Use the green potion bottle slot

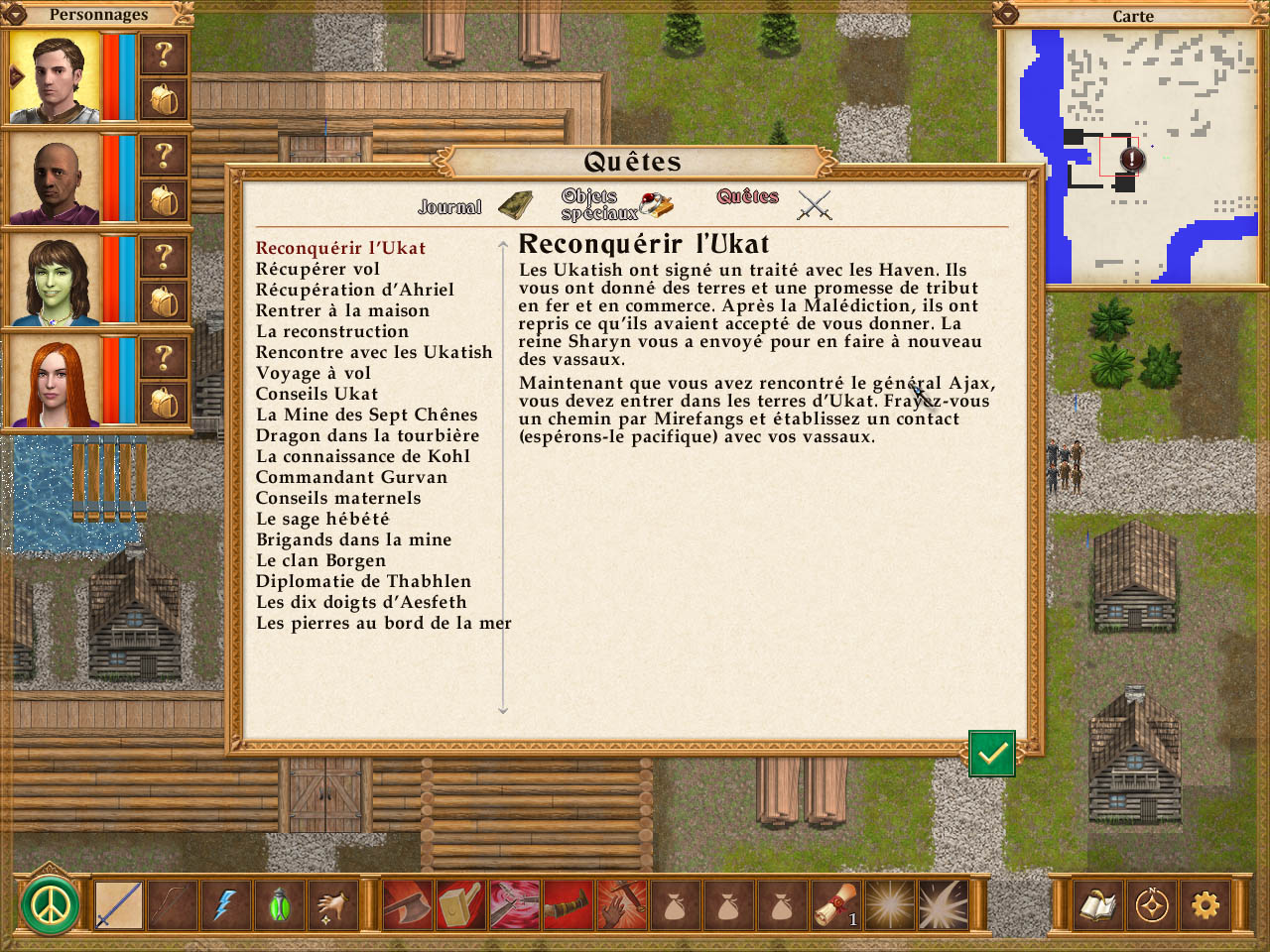(279, 904)
